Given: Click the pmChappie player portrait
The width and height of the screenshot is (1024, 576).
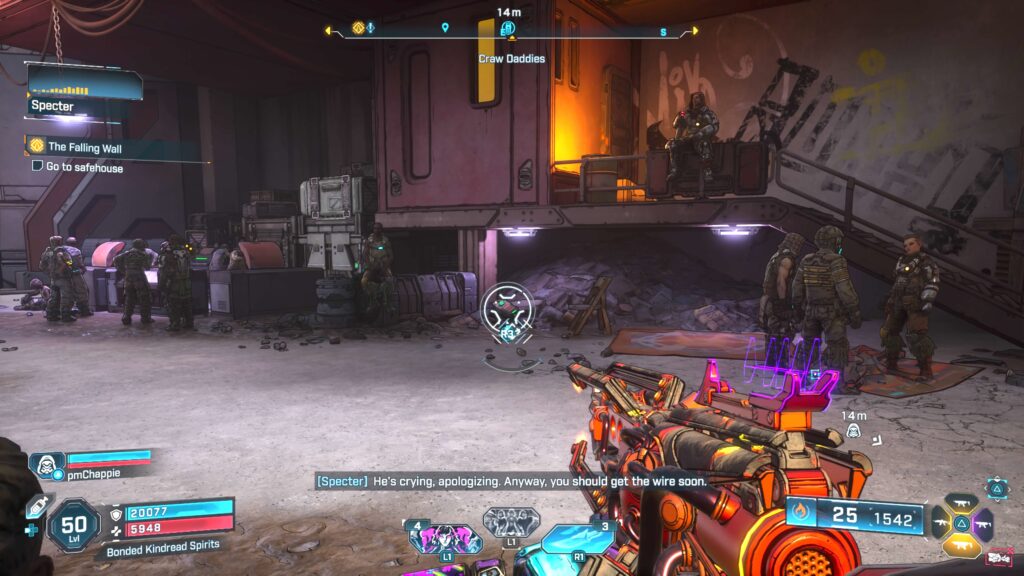Looking at the screenshot, I should (x=45, y=465).
